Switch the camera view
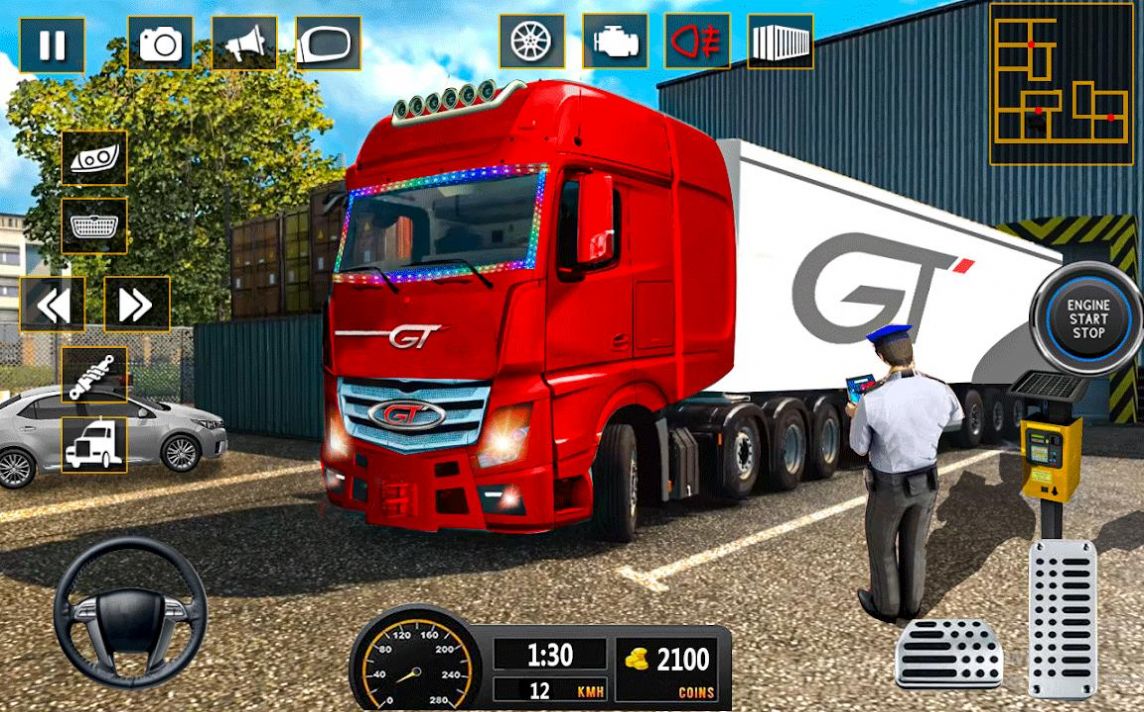This screenshot has width=1144, height=712. point(160,43)
